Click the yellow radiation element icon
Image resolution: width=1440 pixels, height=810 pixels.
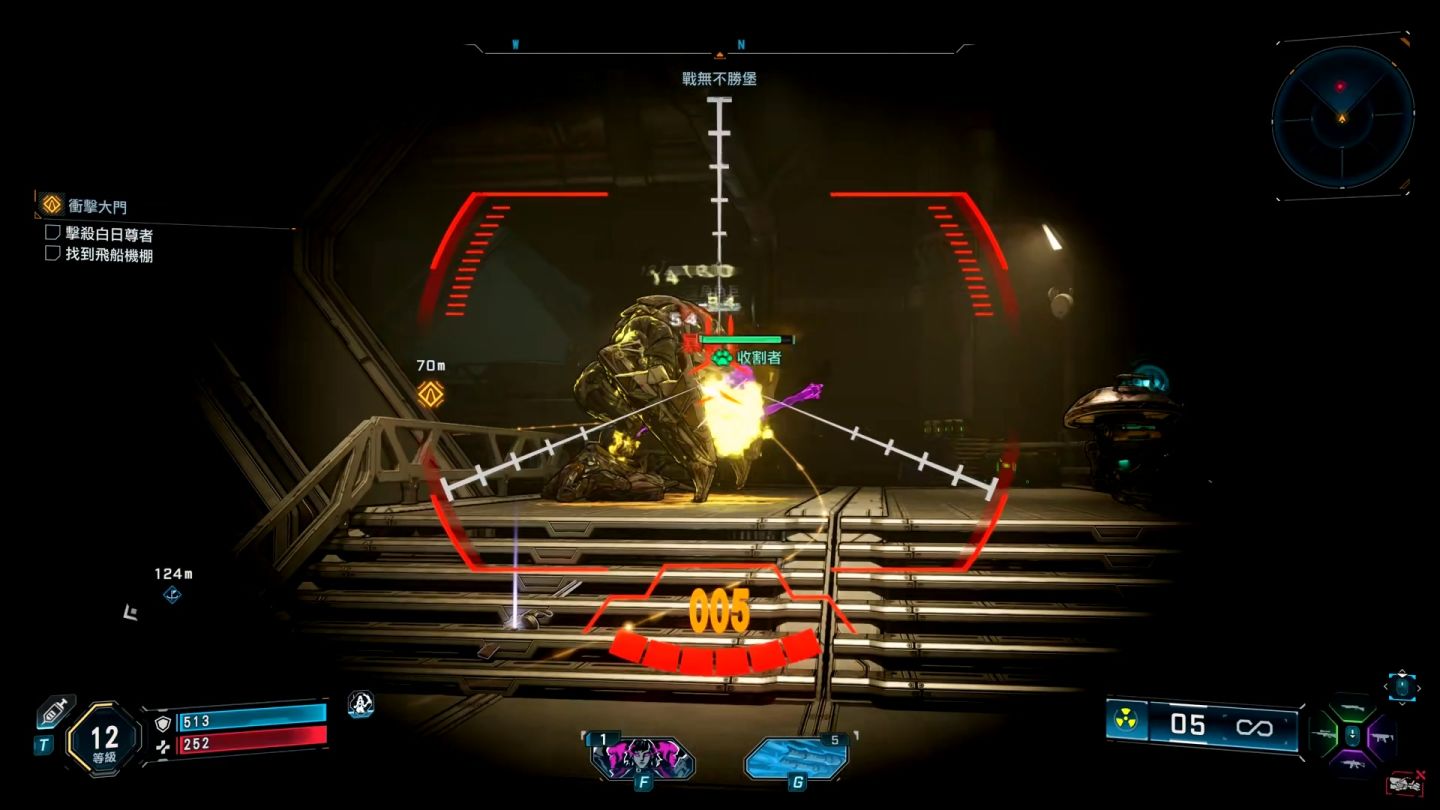[x=1127, y=722]
